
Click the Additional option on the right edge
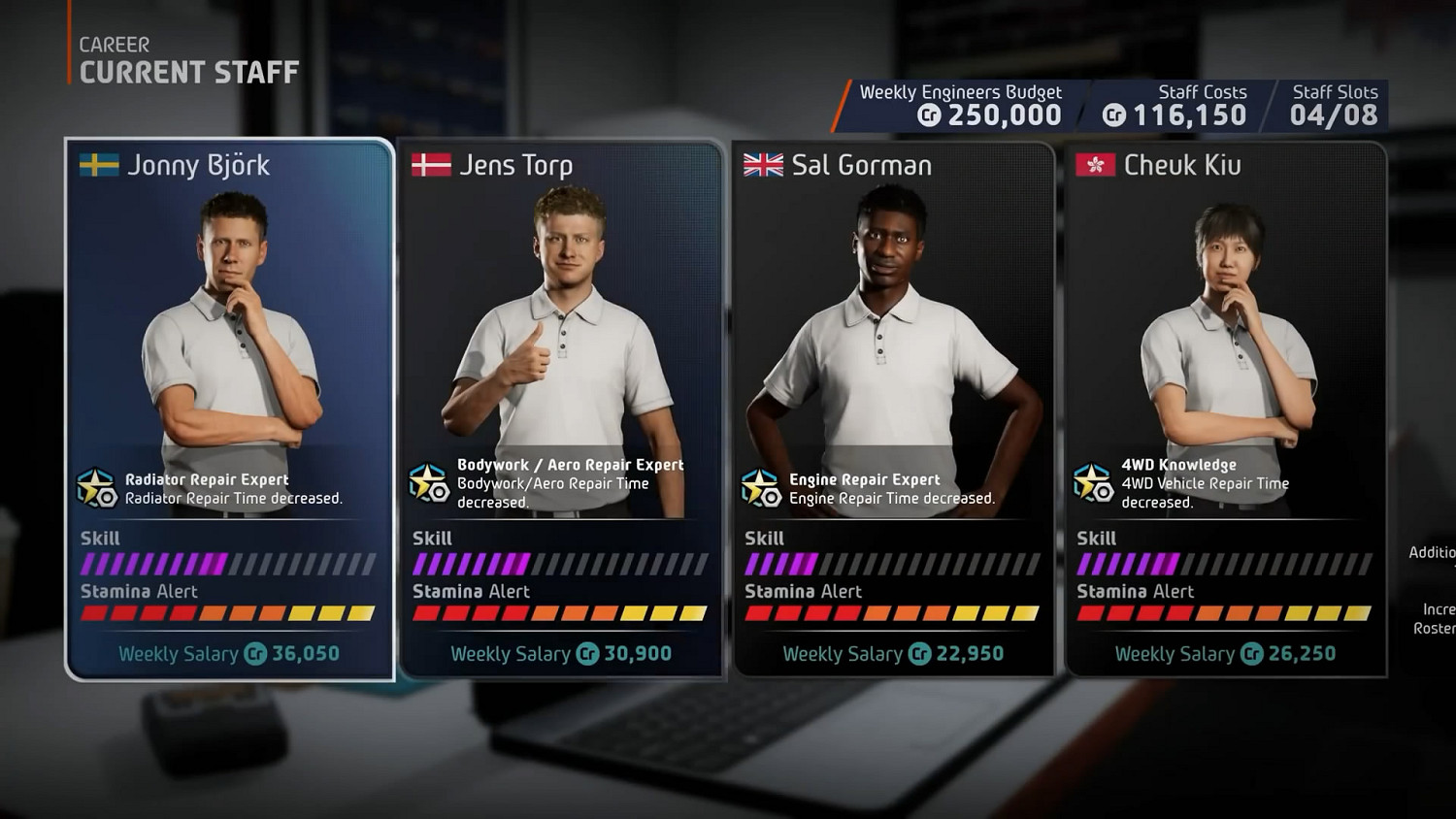(1433, 551)
